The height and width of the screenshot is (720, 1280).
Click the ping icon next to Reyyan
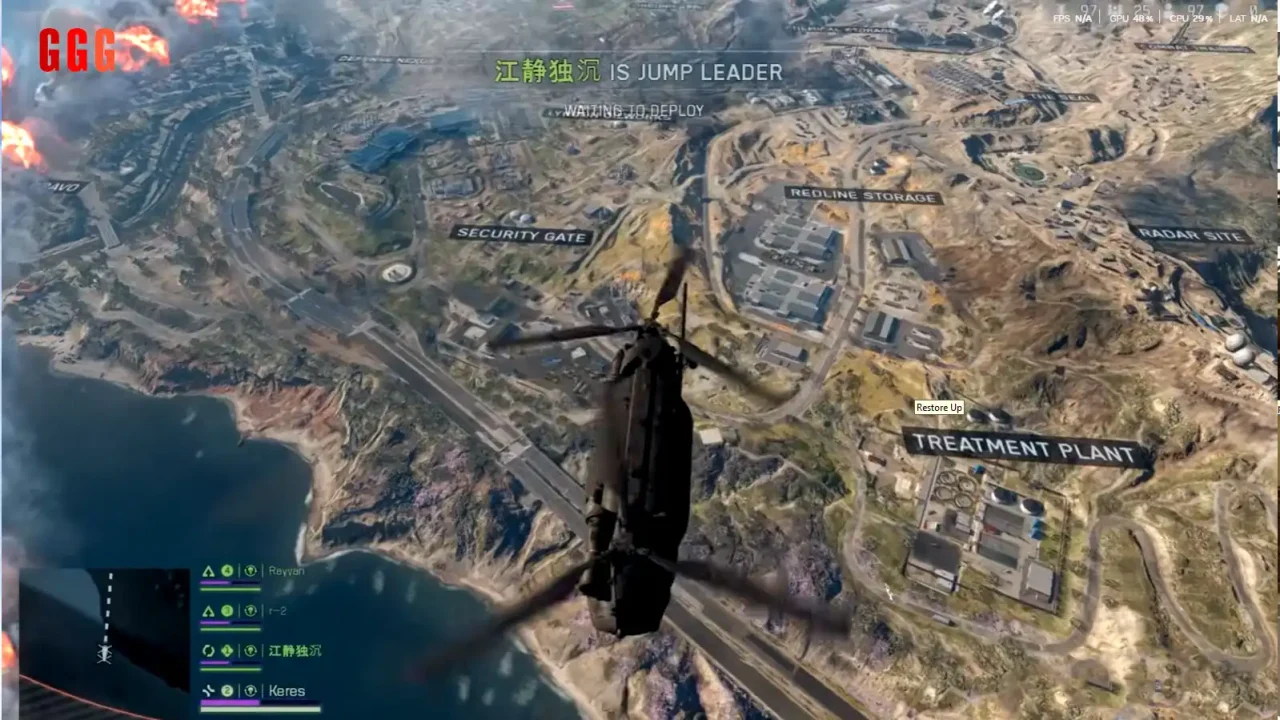tap(252, 570)
